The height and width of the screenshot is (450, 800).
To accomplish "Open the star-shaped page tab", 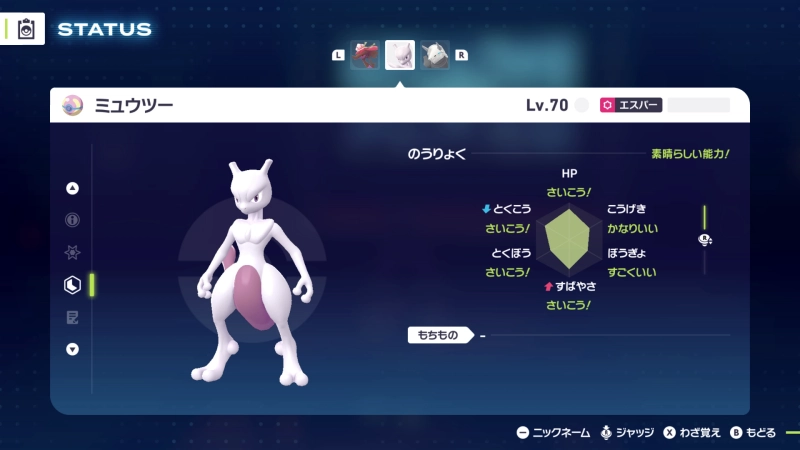I will pos(72,253).
